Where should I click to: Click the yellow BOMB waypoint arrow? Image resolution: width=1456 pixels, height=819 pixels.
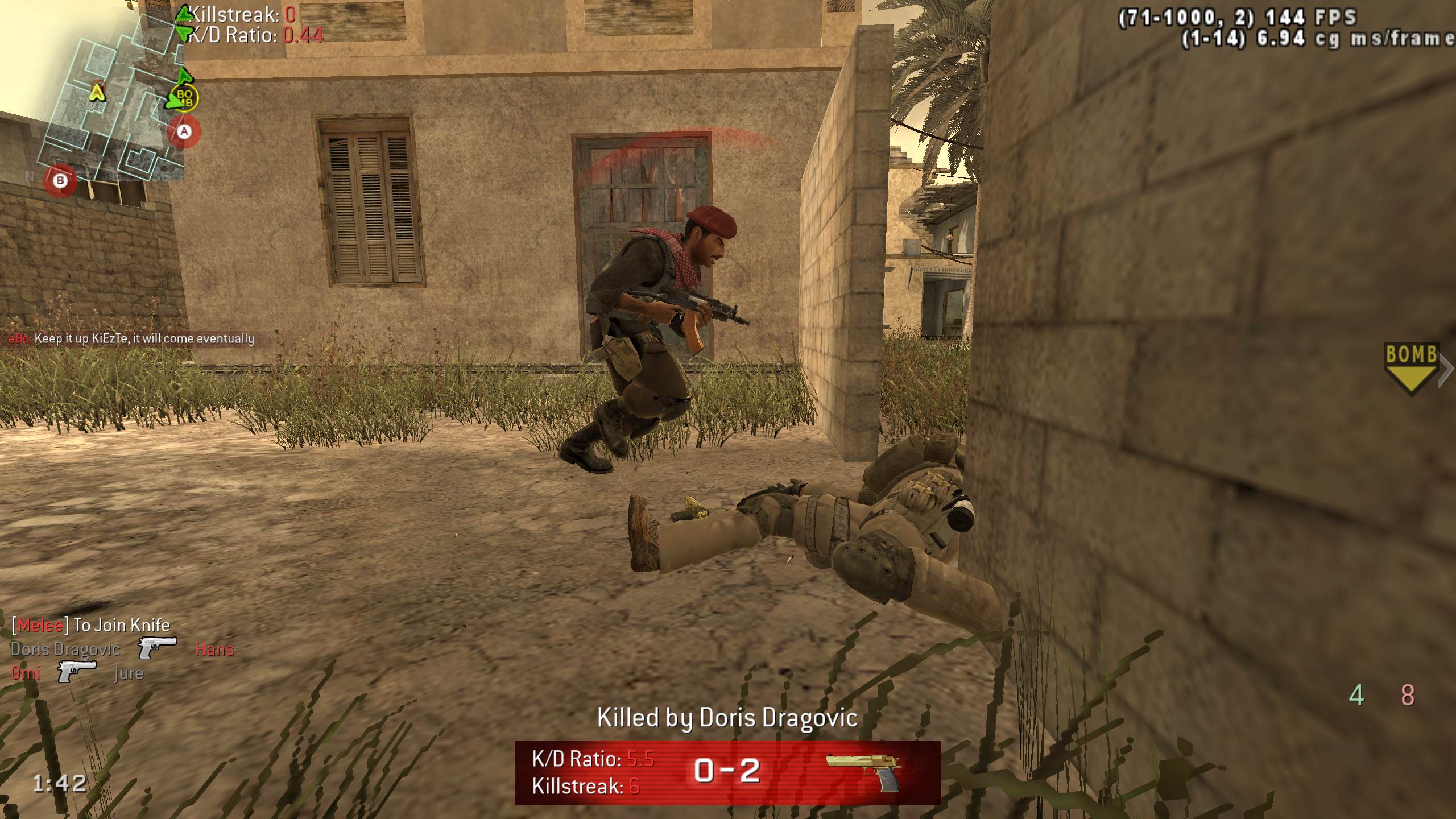1410,368
